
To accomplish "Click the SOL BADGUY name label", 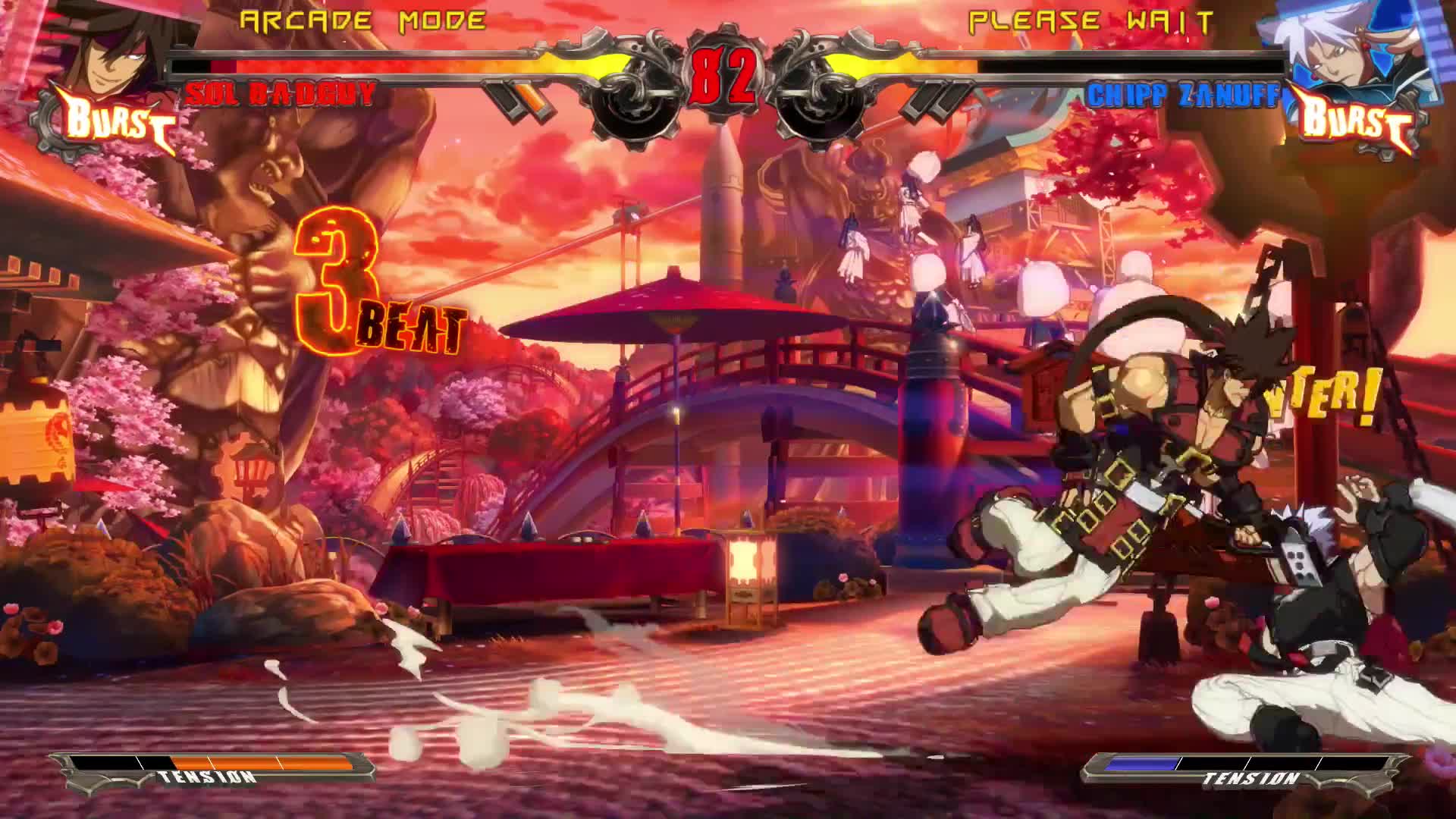I will (x=281, y=93).
